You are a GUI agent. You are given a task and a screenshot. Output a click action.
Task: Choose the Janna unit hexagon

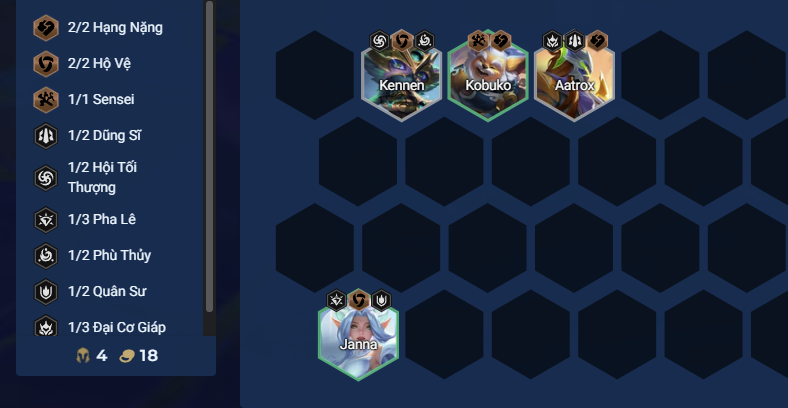click(x=358, y=338)
